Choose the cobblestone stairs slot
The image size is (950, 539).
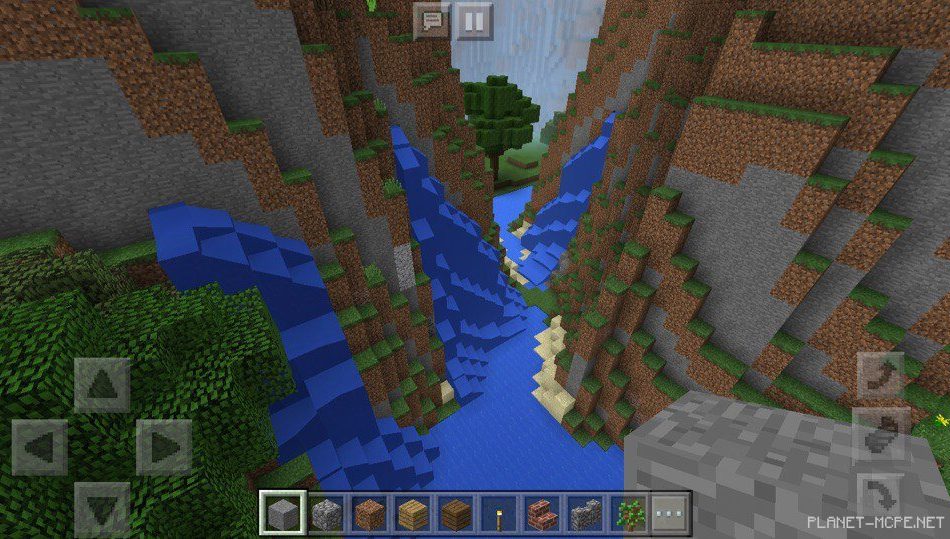(x=584, y=513)
